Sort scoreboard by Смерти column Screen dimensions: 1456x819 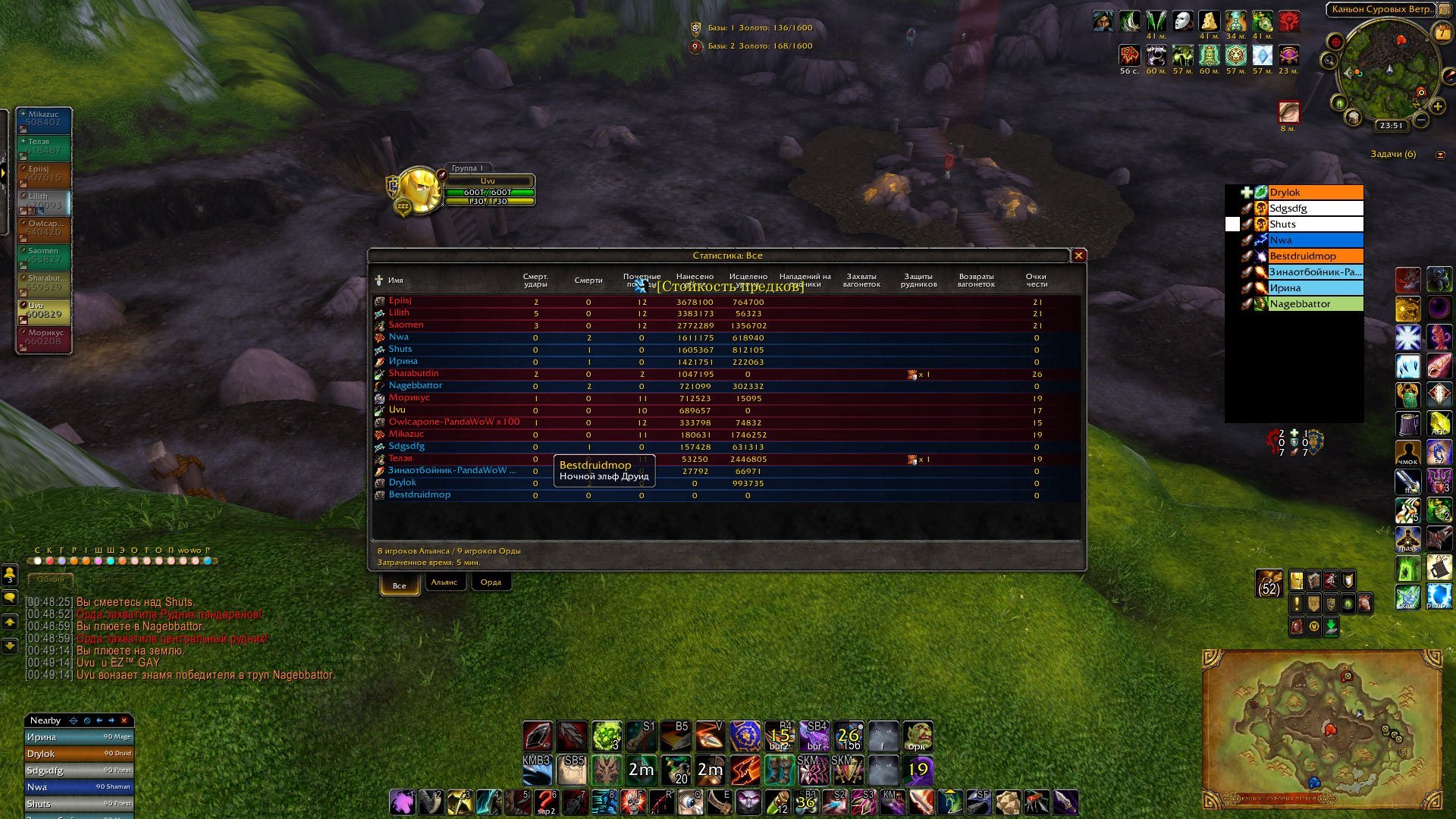click(x=588, y=281)
